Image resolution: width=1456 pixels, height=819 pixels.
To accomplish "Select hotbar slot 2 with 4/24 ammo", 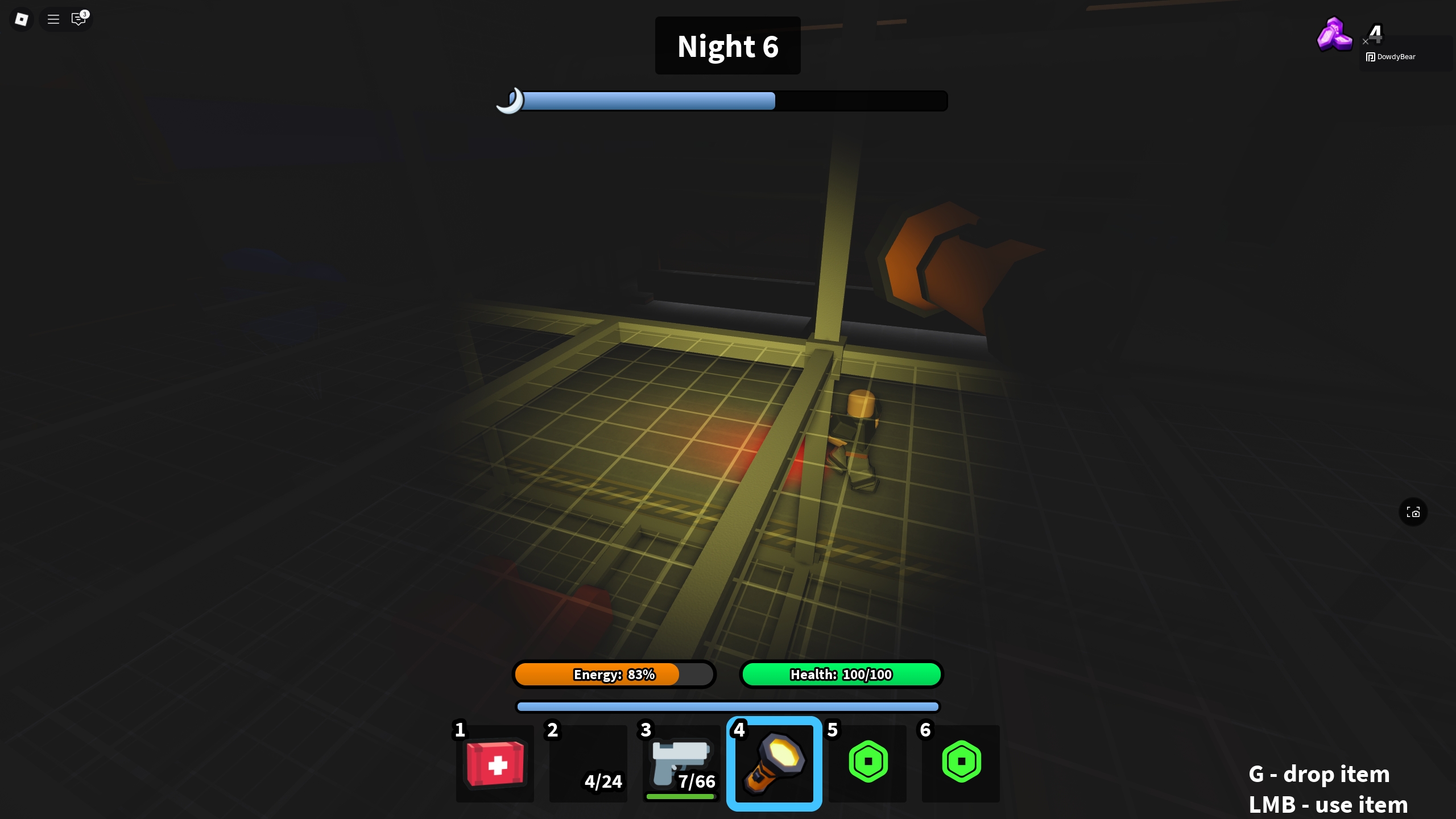I will [x=587, y=763].
